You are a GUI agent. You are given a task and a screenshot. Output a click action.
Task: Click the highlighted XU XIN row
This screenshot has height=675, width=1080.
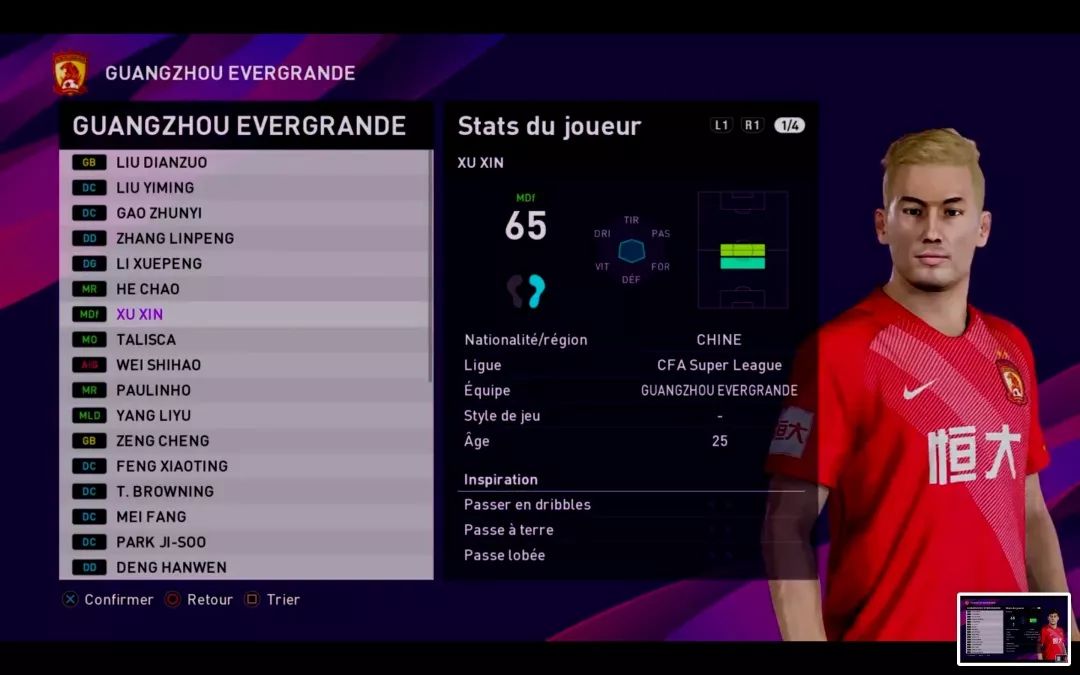(x=245, y=314)
